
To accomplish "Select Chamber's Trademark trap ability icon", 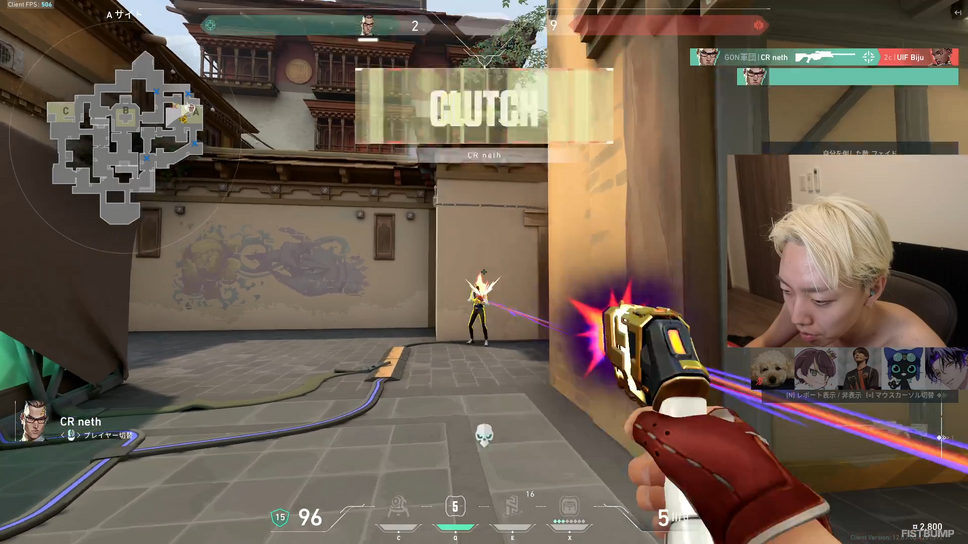I will click(x=398, y=508).
